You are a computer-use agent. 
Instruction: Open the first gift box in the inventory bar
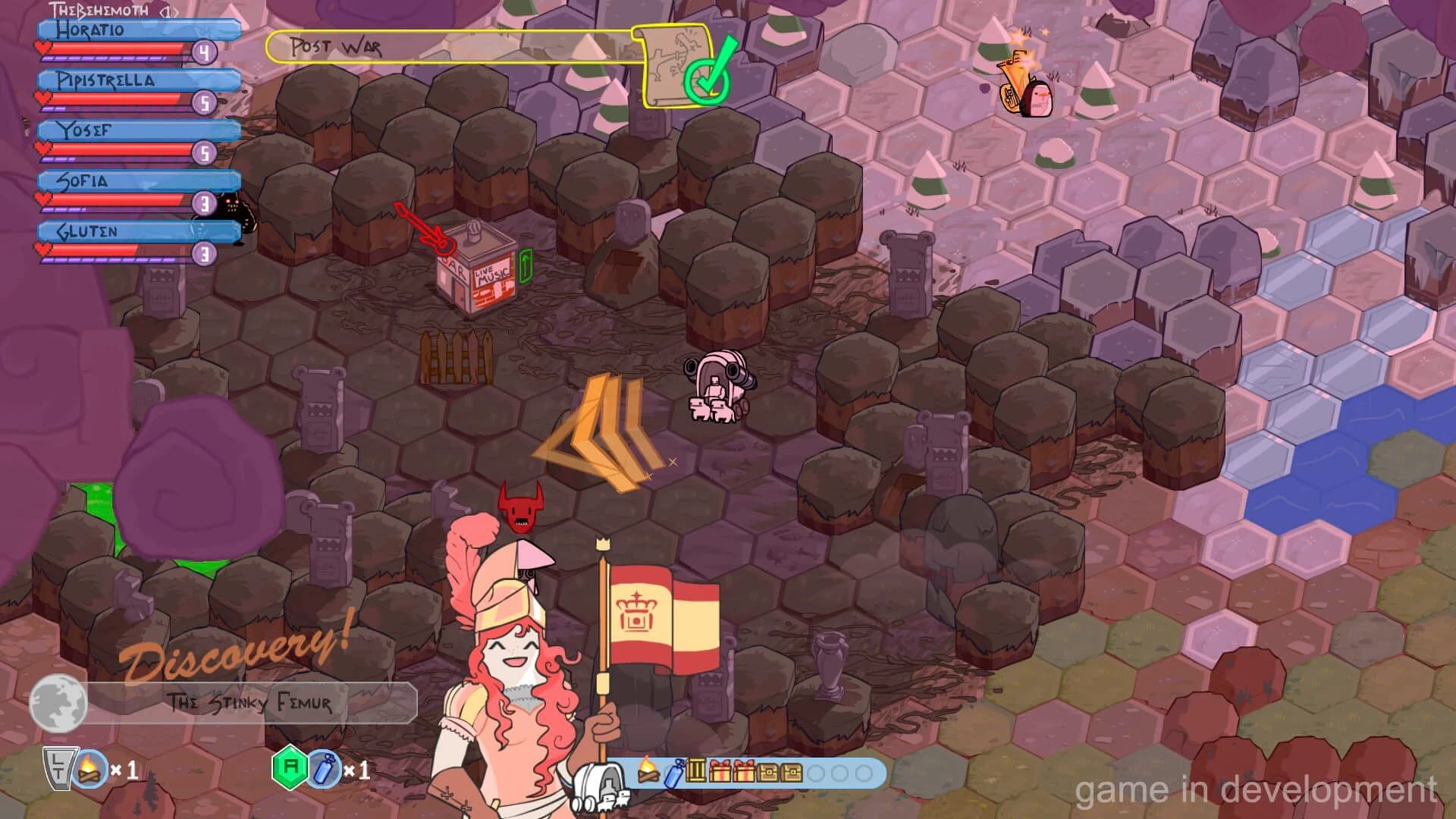720,772
